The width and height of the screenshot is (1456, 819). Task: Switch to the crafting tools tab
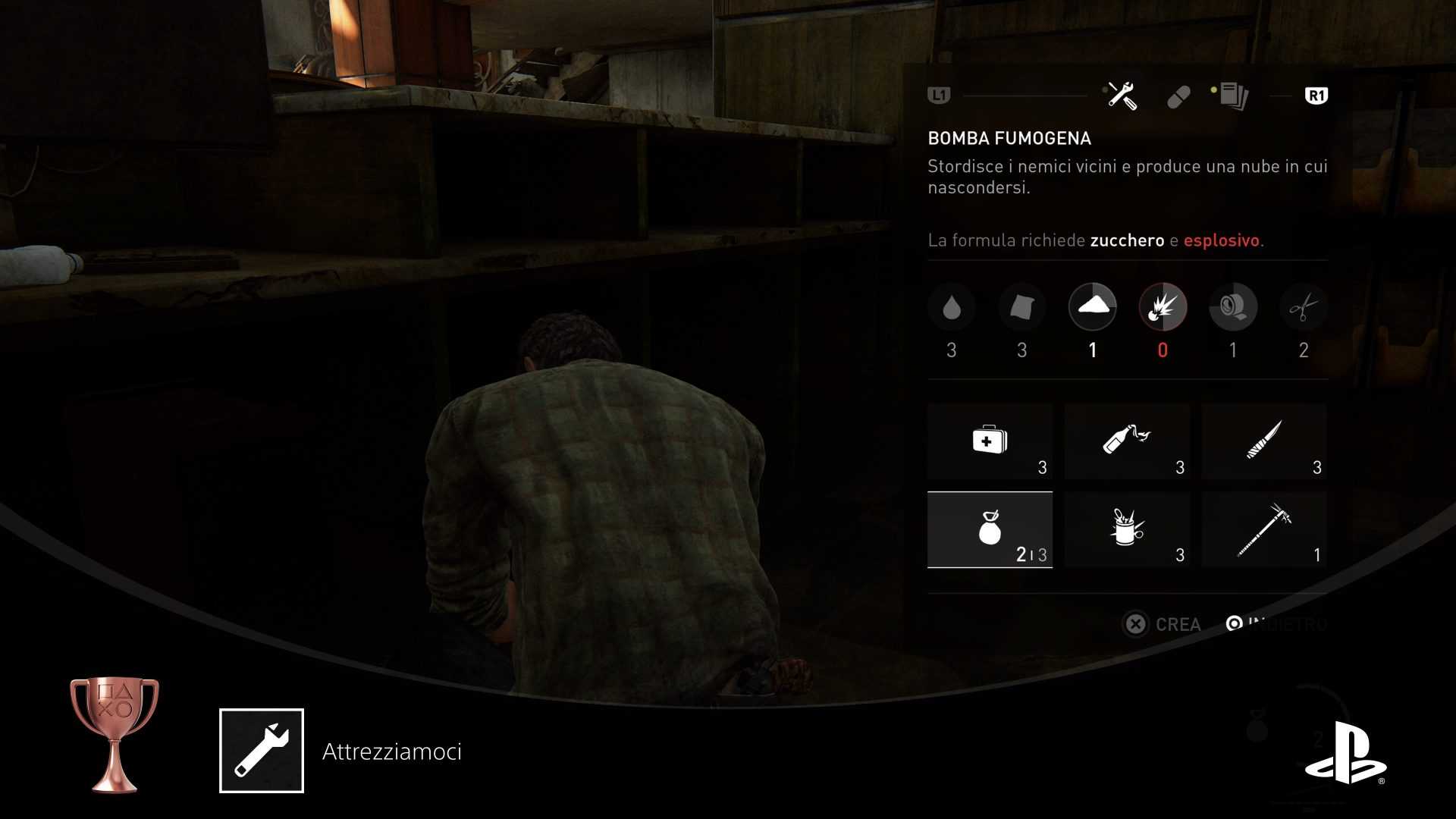pos(1122,96)
